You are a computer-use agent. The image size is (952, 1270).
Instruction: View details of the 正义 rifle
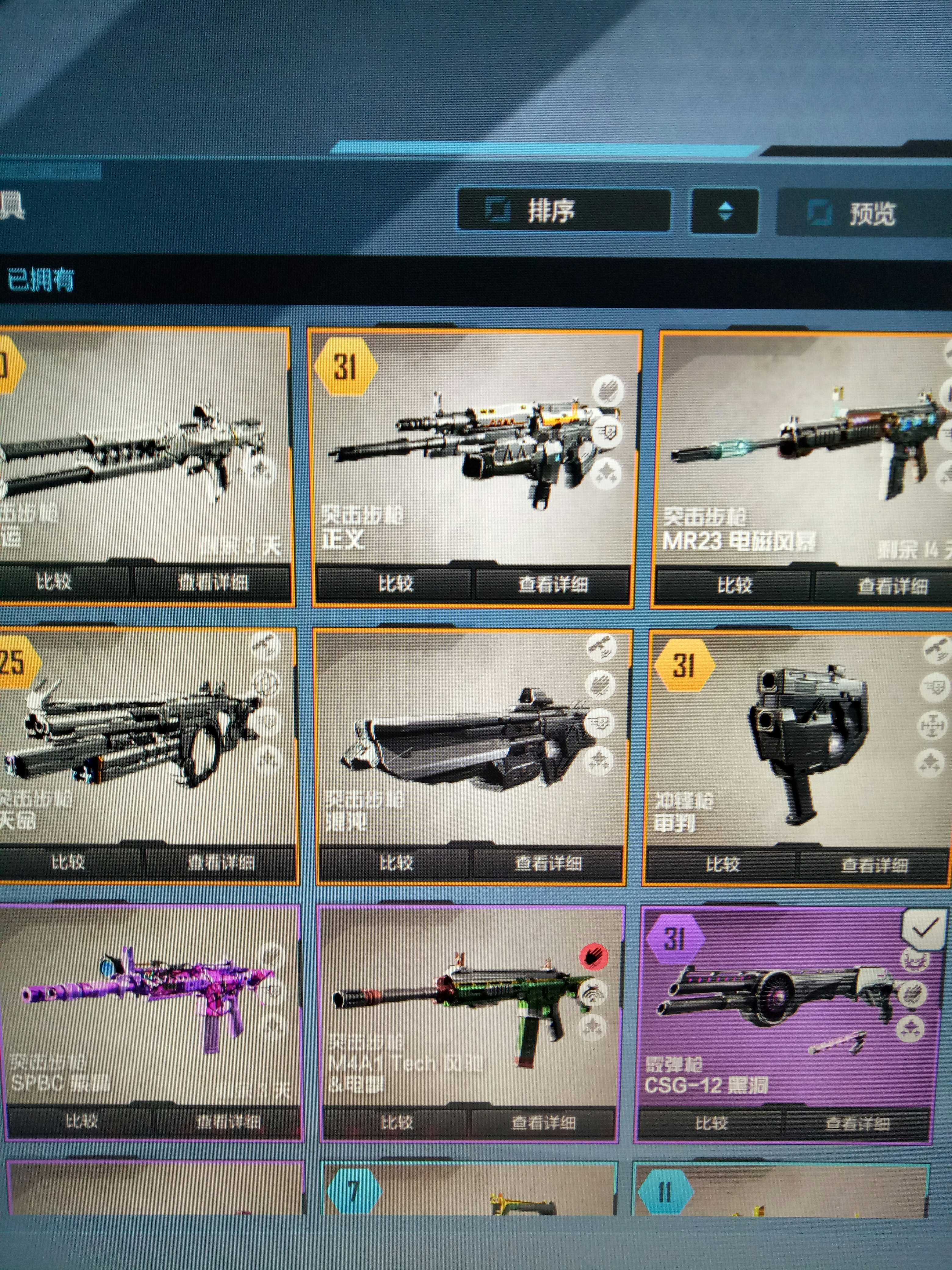553,585
